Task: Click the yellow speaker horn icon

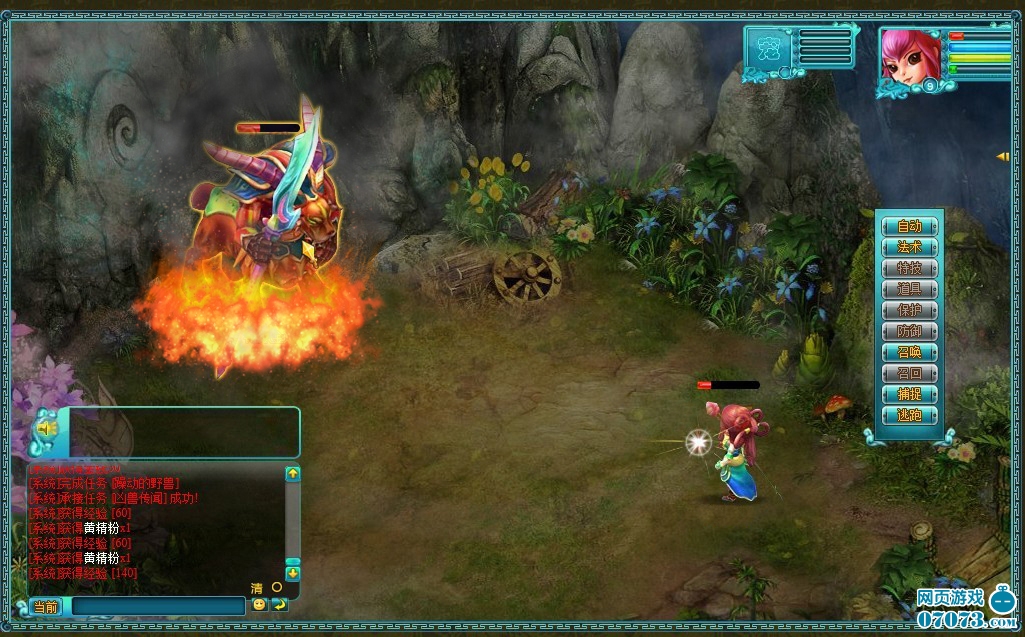Action: coord(46,428)
